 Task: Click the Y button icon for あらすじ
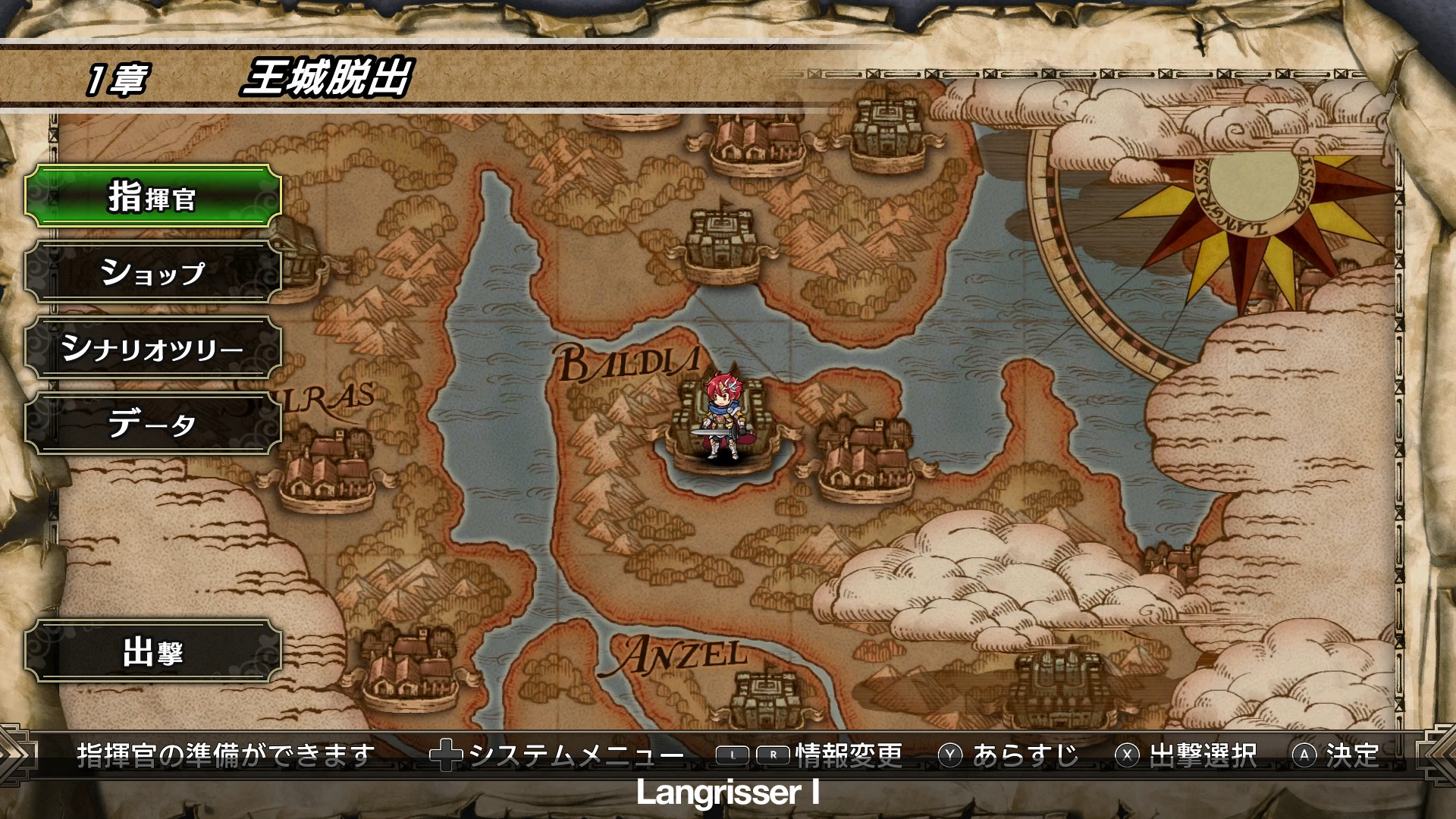(950, 753)
